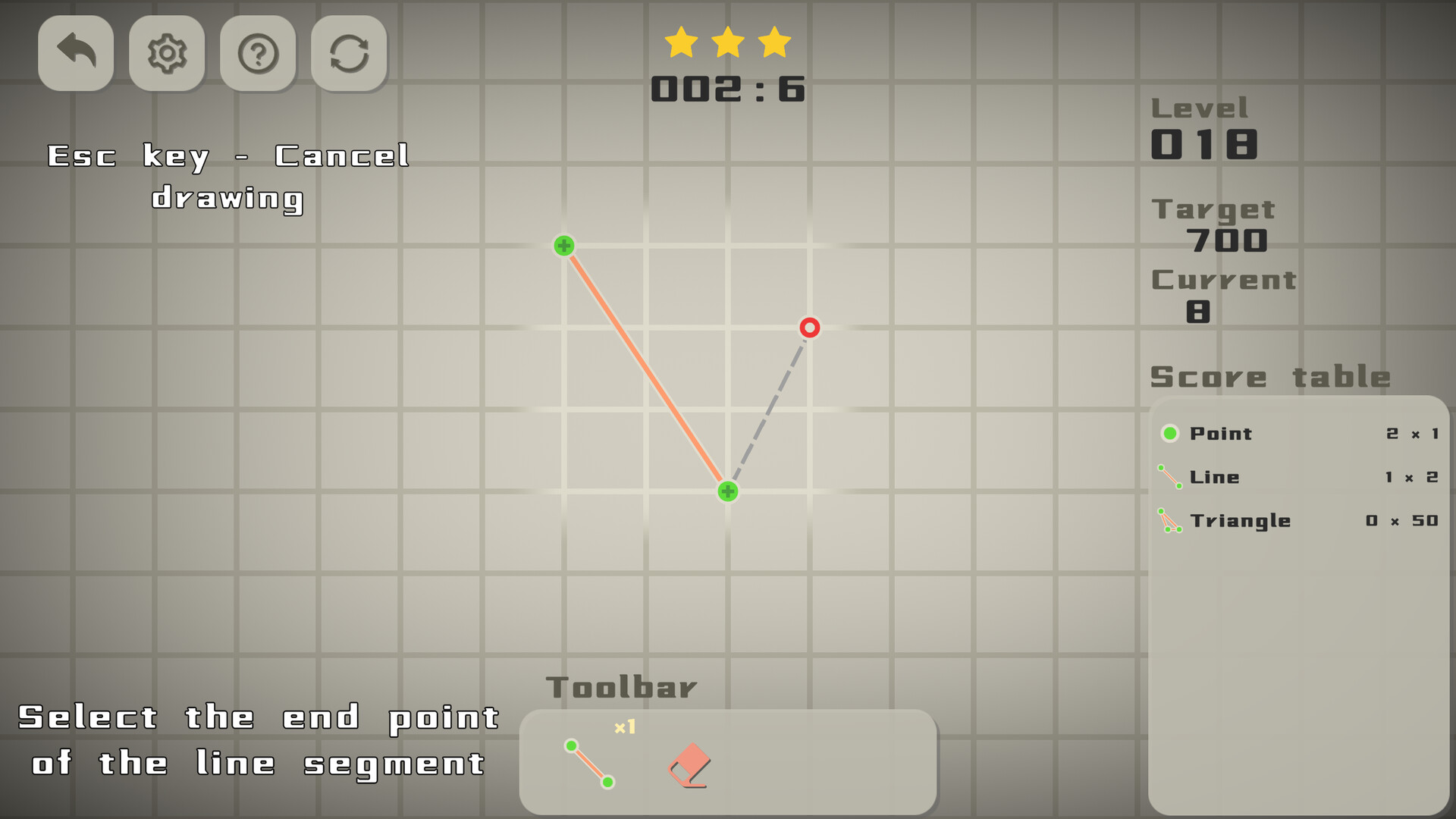
Task: Click the Current score value
Action: click(x=1197, y=312)
